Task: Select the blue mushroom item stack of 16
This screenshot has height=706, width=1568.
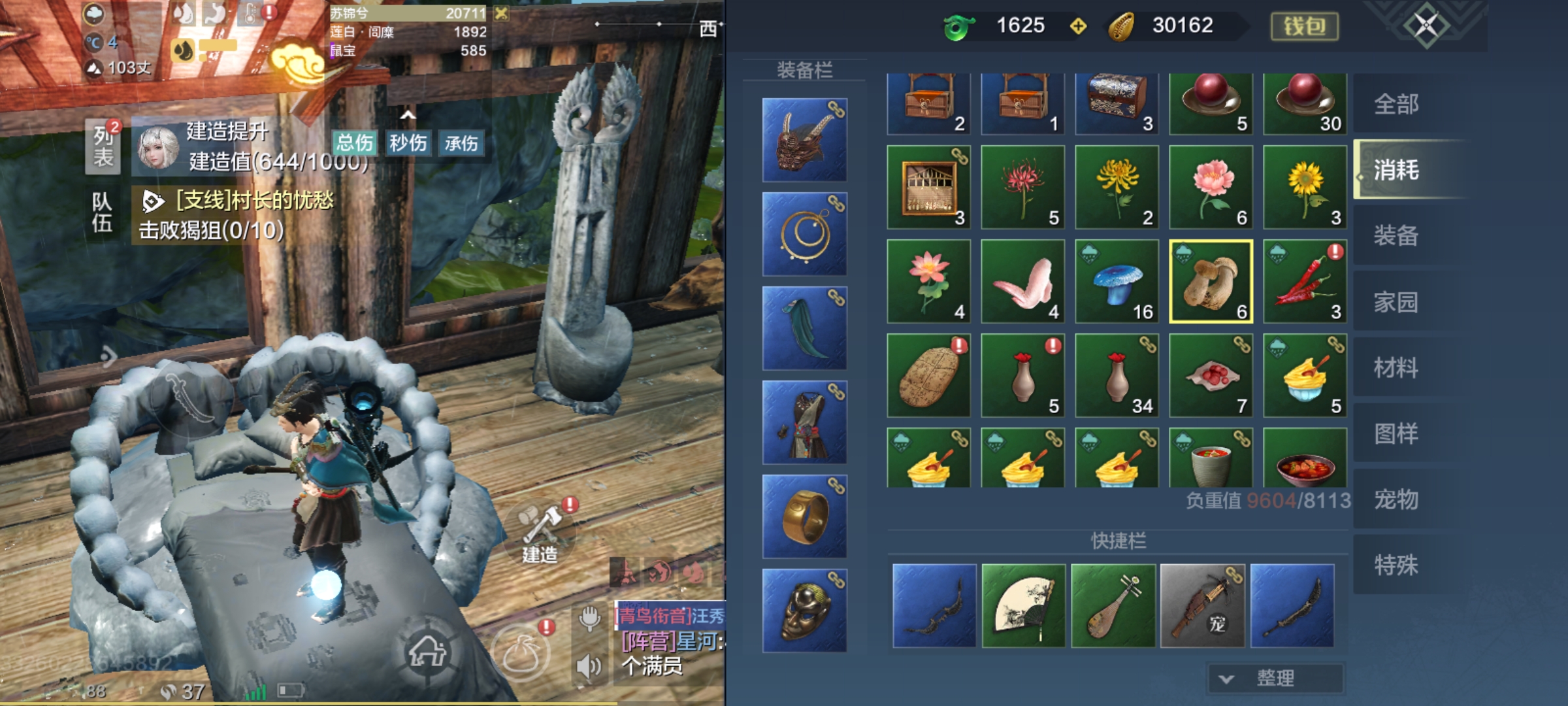Action: point(1117,281)
